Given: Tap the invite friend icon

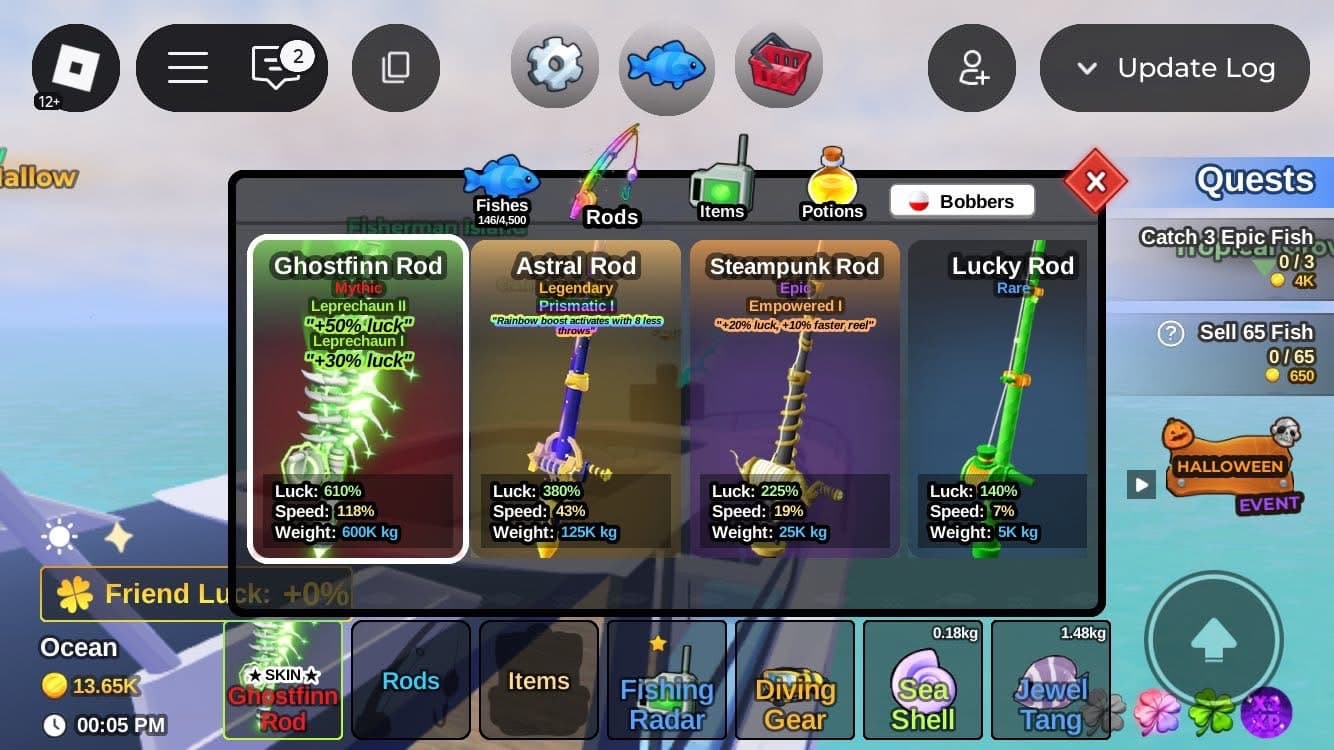Looking at the screenshot, I should pyautogui.click(x=972, y=68).
